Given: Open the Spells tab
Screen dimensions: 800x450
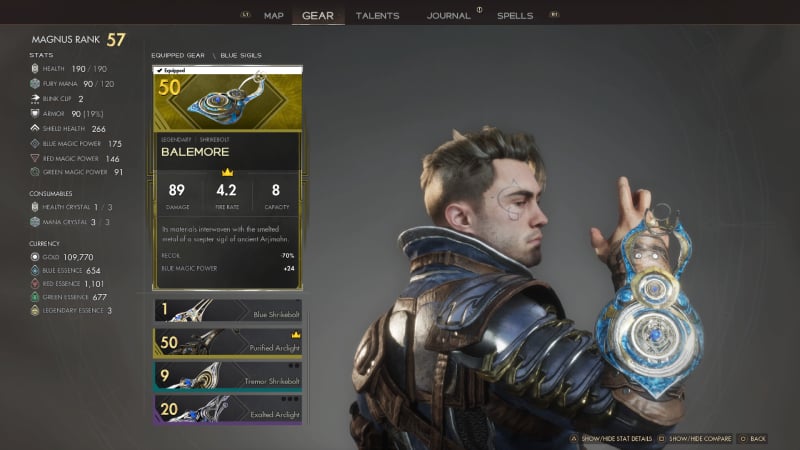Looking at the screenshot, I should tap(515, 16).
